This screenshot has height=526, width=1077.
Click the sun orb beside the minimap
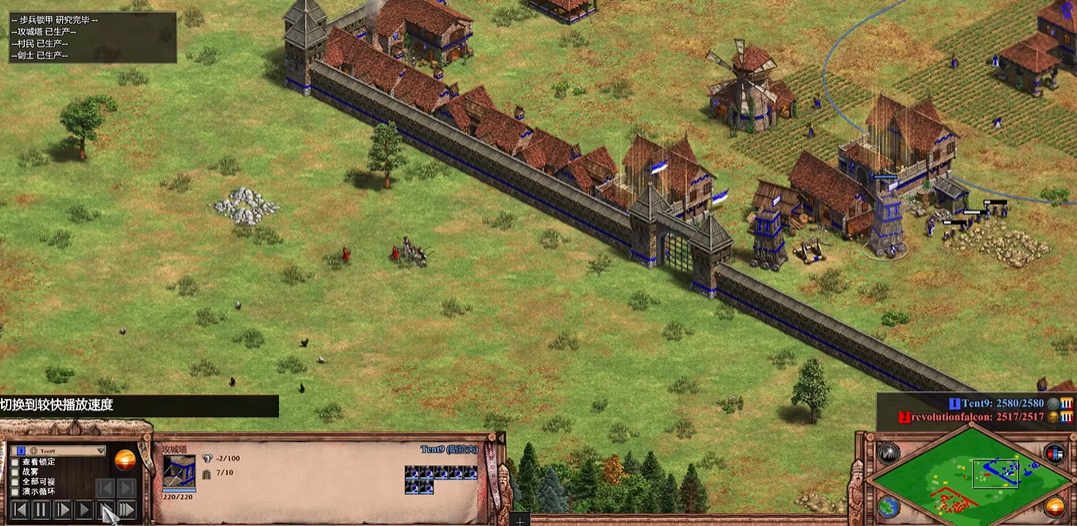pyautogui.click(x=1055, y=507)
